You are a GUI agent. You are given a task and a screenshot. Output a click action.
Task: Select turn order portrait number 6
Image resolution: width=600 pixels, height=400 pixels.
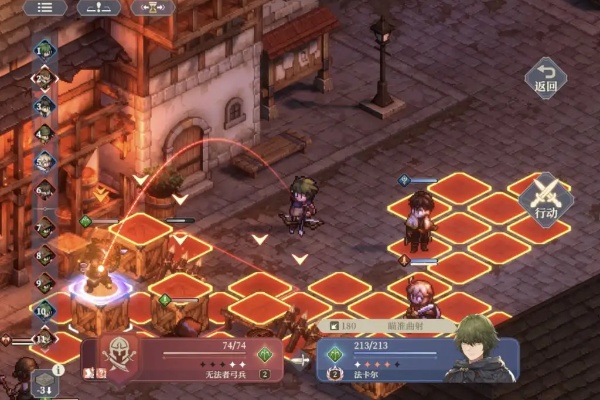coord(44,188)
